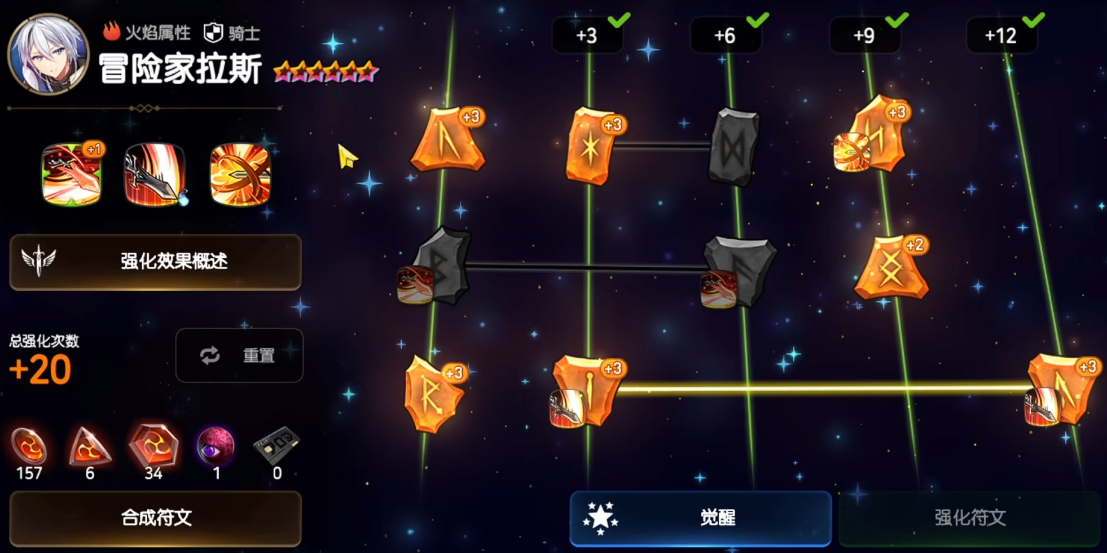
Task: View the +3 milestone reward
Action: (x=588, y=36)
